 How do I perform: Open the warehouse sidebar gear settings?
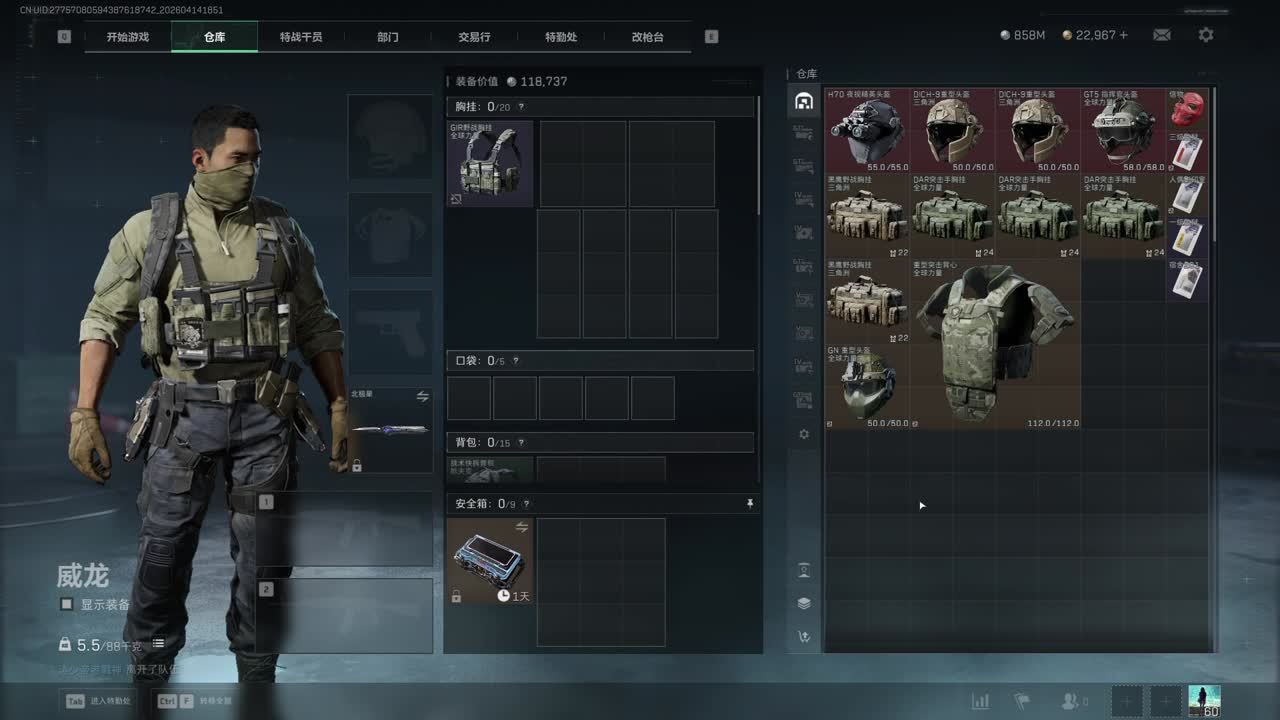[x=804, y=435]
